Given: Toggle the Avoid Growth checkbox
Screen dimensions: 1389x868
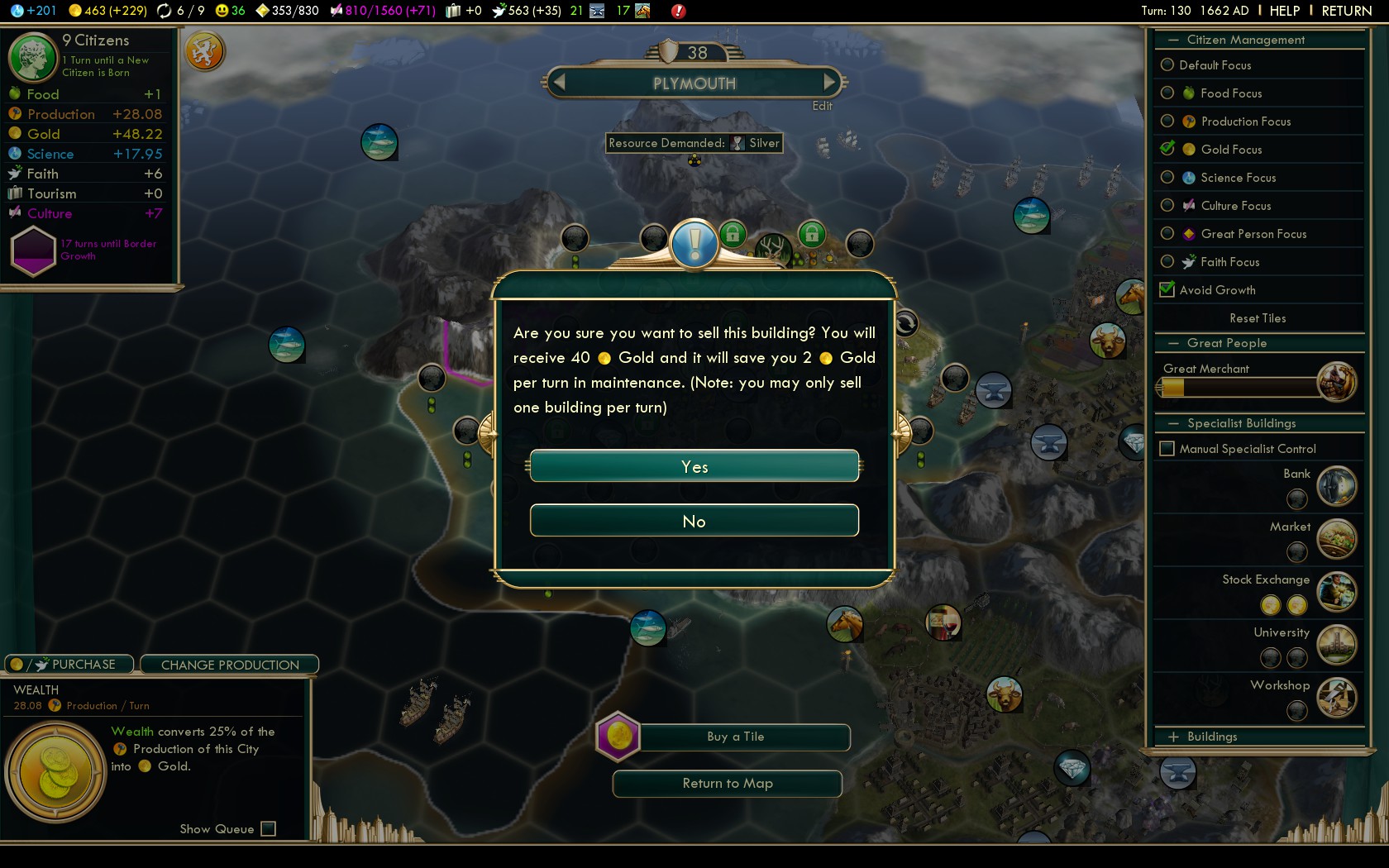Looking at the screenshot, I should pyautogui.click(x=1167, y=289).
